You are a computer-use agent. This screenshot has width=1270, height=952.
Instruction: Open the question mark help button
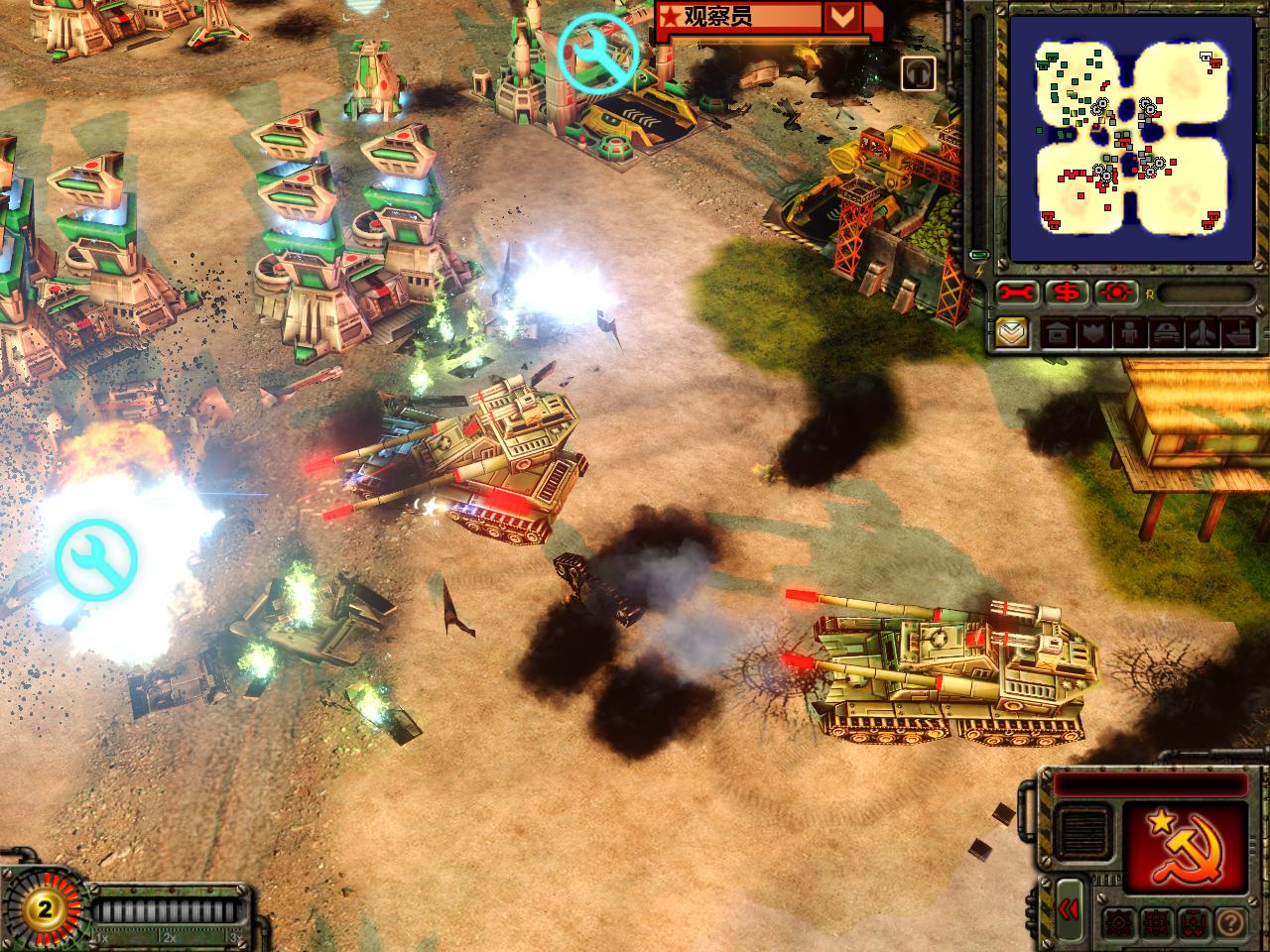(x=1228, y=922)
